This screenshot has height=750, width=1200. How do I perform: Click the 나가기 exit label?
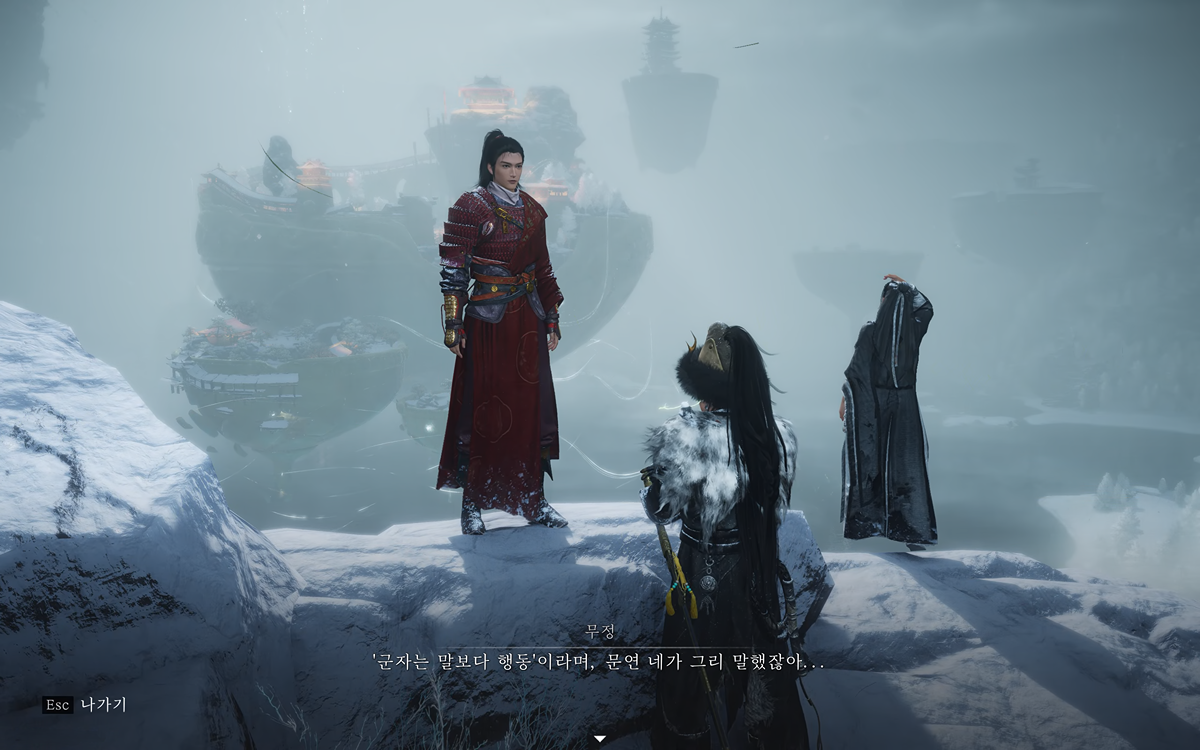(x=103, y=705)
